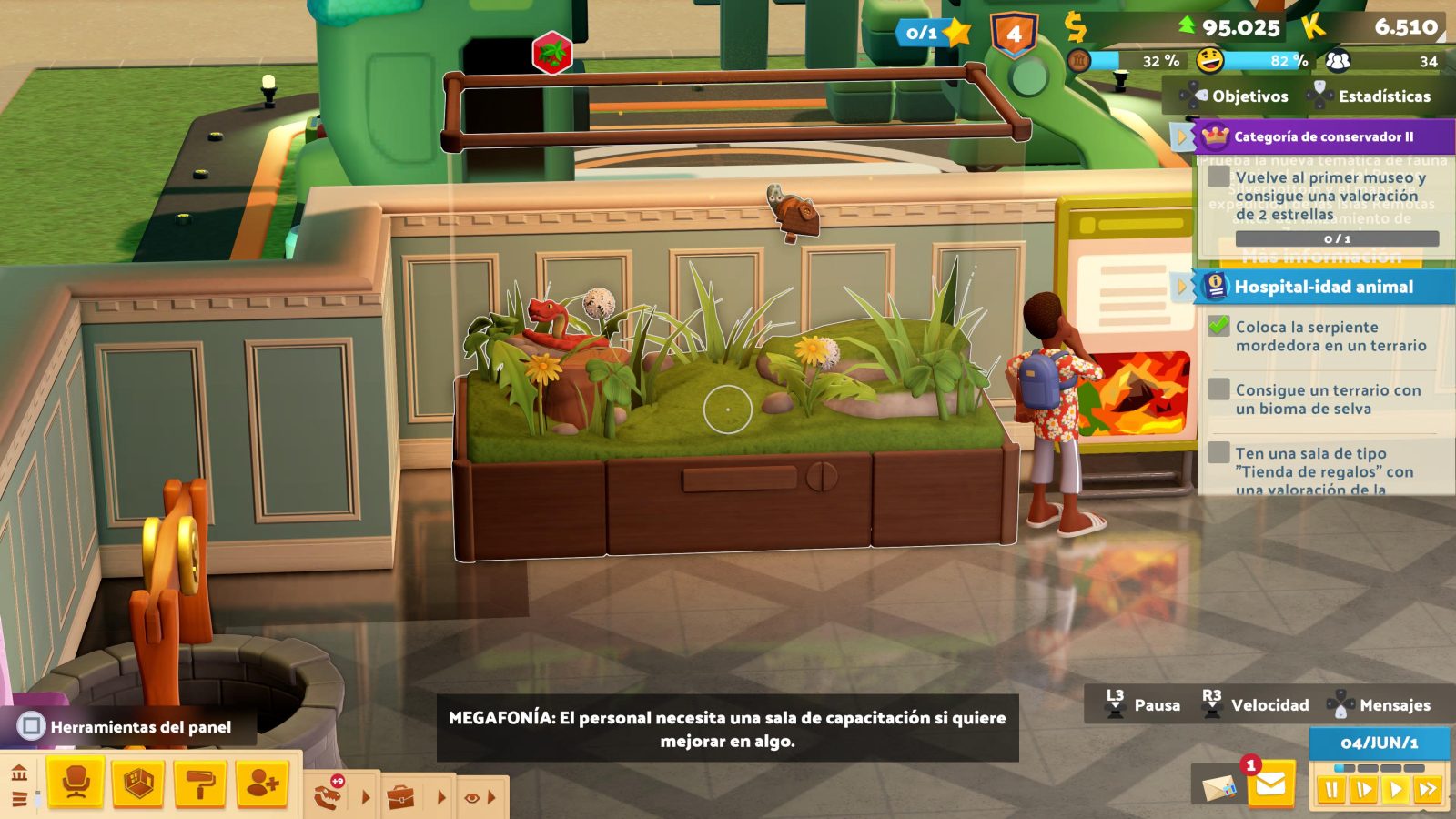Collapse the 'Hospital-idad animal' section

tap(1182, 286)
